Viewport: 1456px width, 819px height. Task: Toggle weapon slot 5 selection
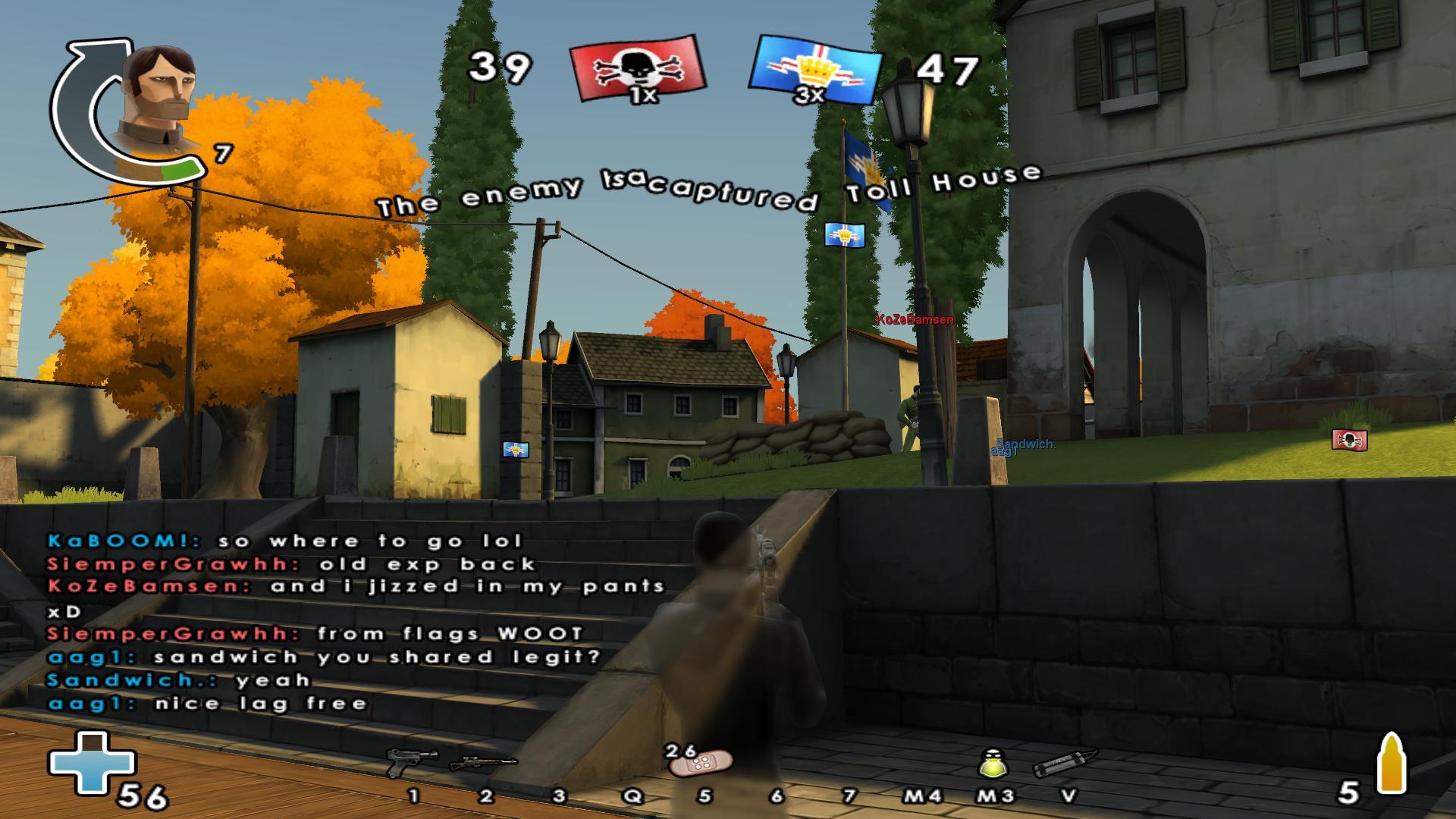(704, 794)
